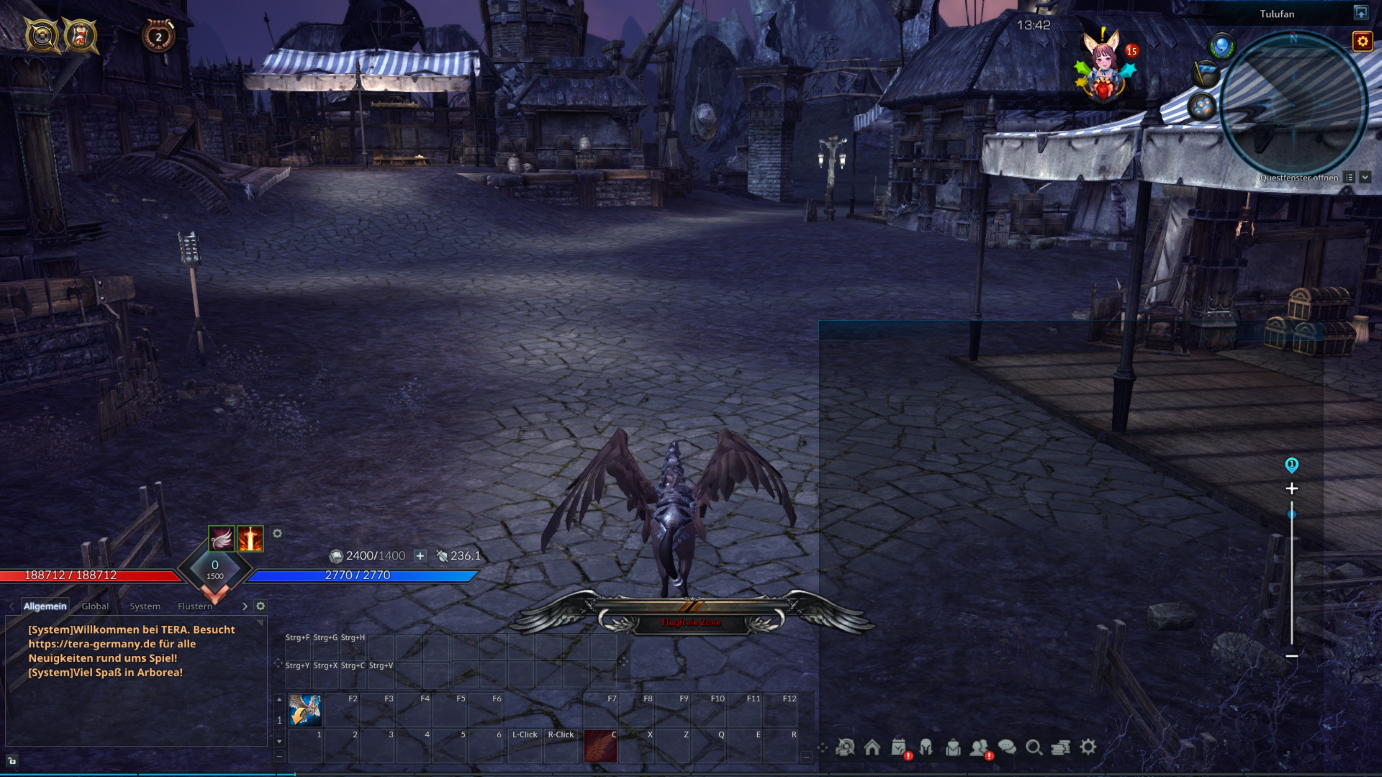Open the speech bubbles chat icon
This screenshot has width=1382, height=777.
click(x=1007, y=747)
